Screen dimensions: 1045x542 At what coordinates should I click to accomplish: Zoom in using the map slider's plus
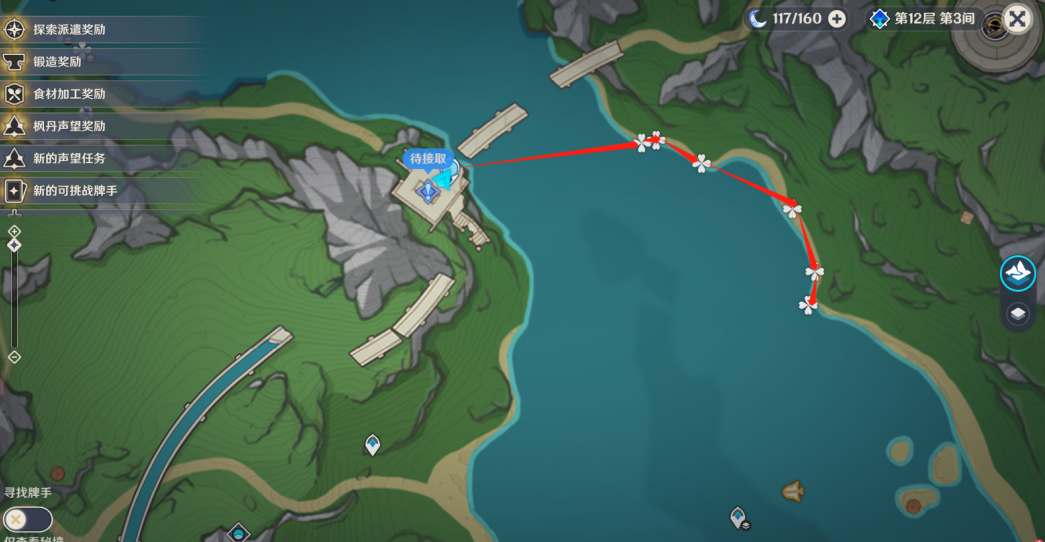point(14,231)
